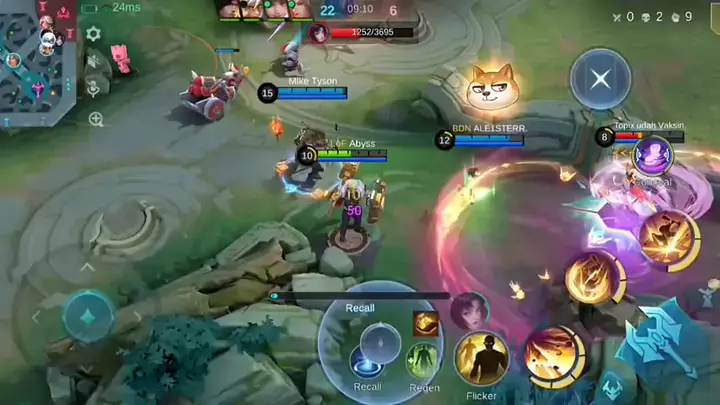The height and width of the screenshot is (405, 720).
Task: Use the small orange equipment active icon
Action: pos(426,324)
